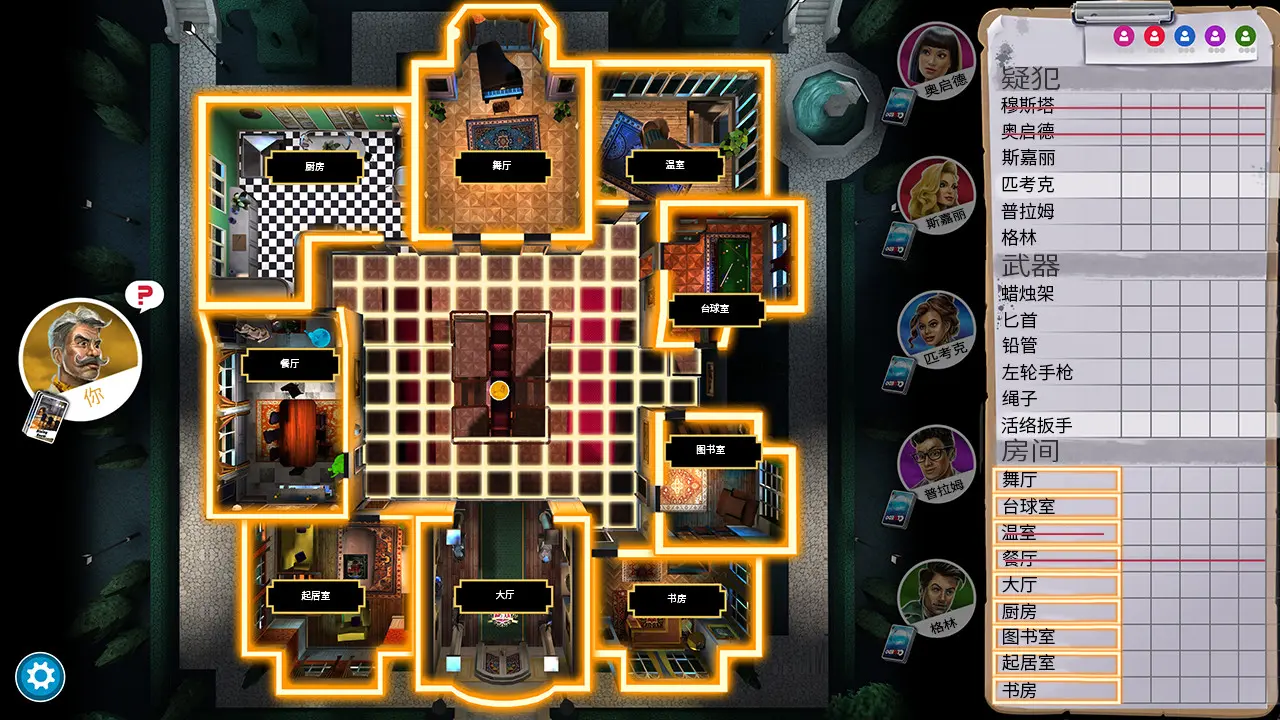1280x720 pixels.
Task: Click the question mark bubble above your detective
Action: click(x=143, y=296)
